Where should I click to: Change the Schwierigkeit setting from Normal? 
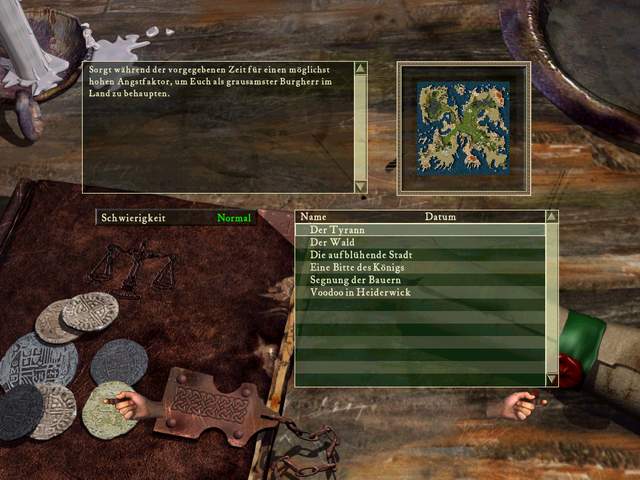pyautogui.click(x=234, y=217)
